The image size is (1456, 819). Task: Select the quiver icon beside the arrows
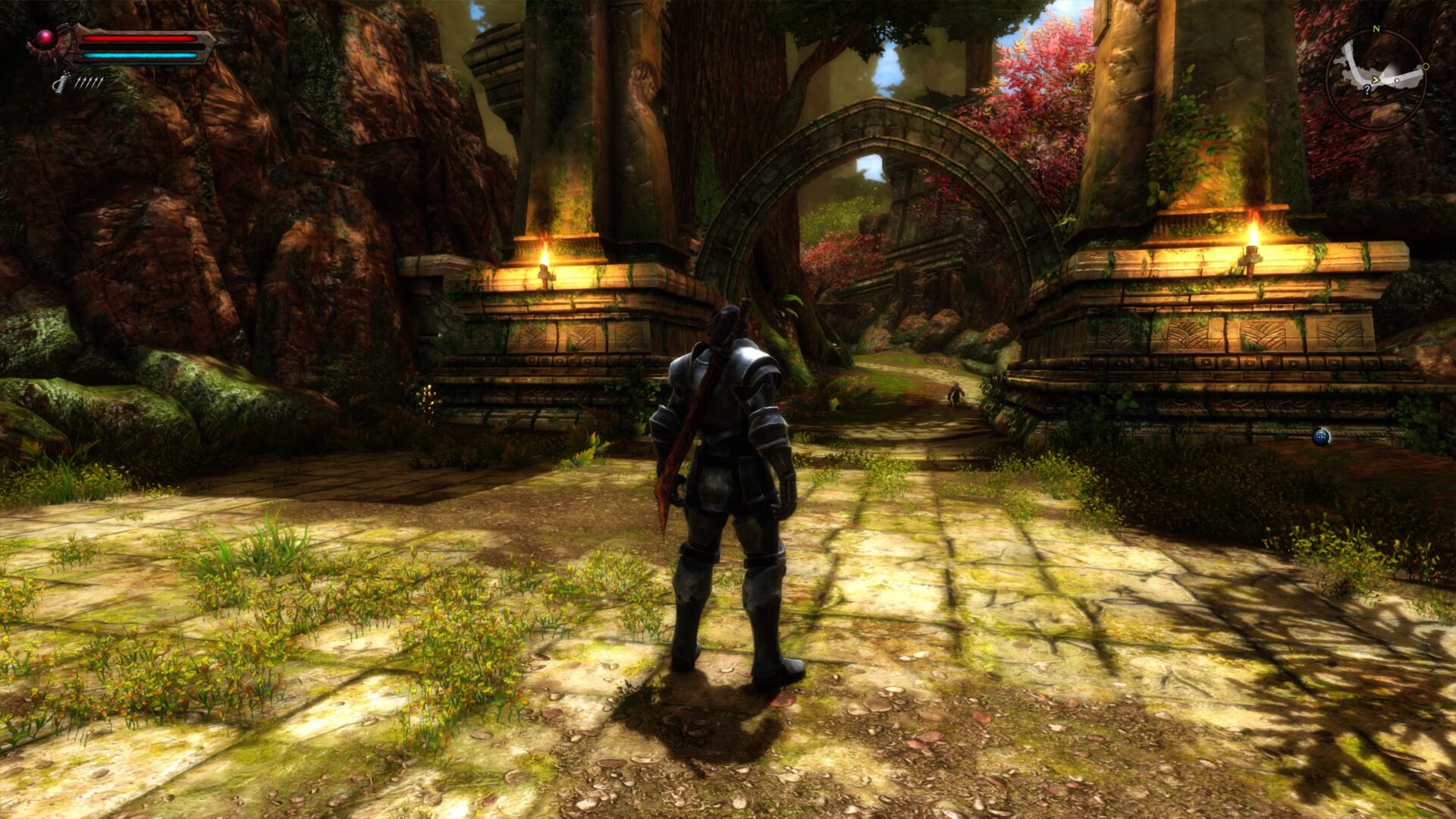click(60, 82)
